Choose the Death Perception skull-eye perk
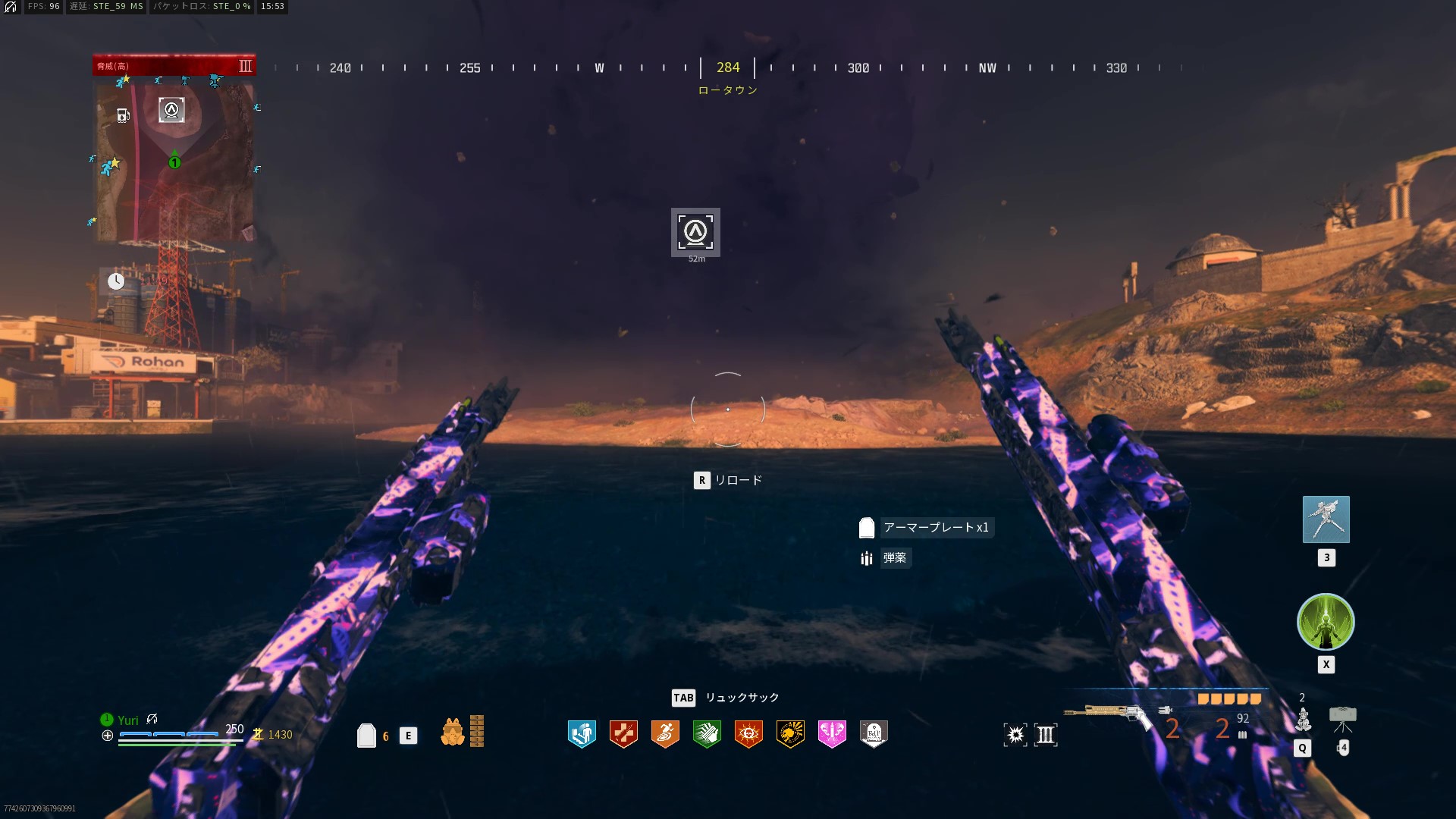This screenshot has height=819, width=1456. point(748,733)
